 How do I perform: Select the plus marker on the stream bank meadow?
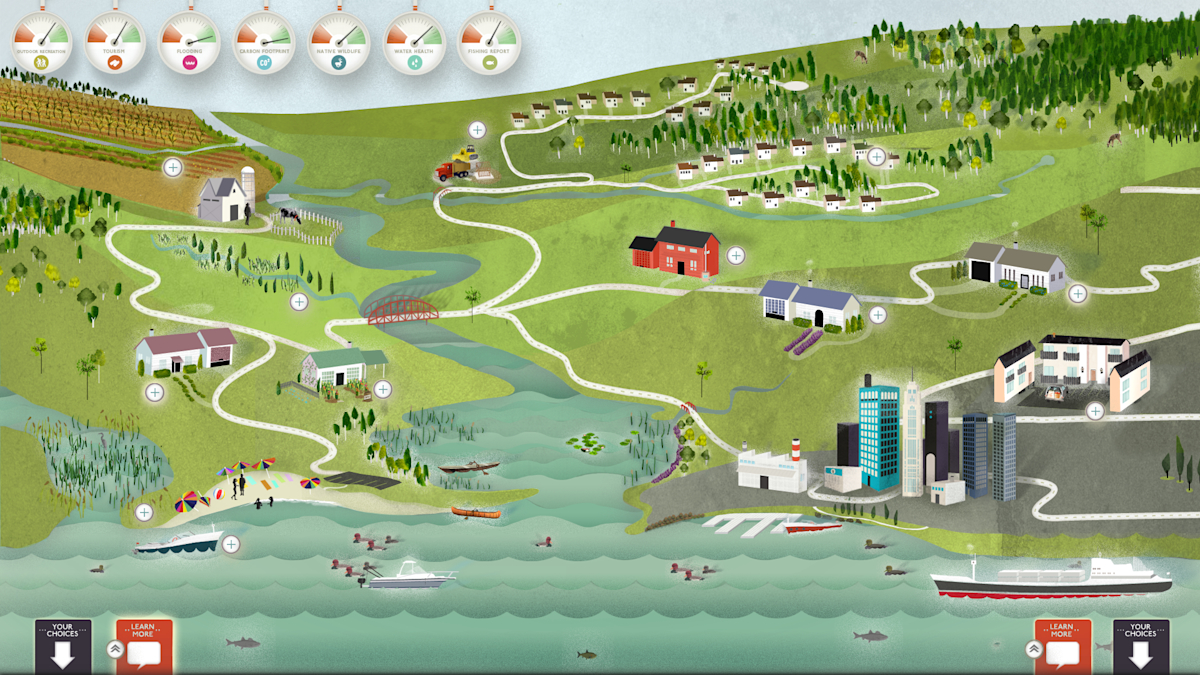tap(298, 301)
